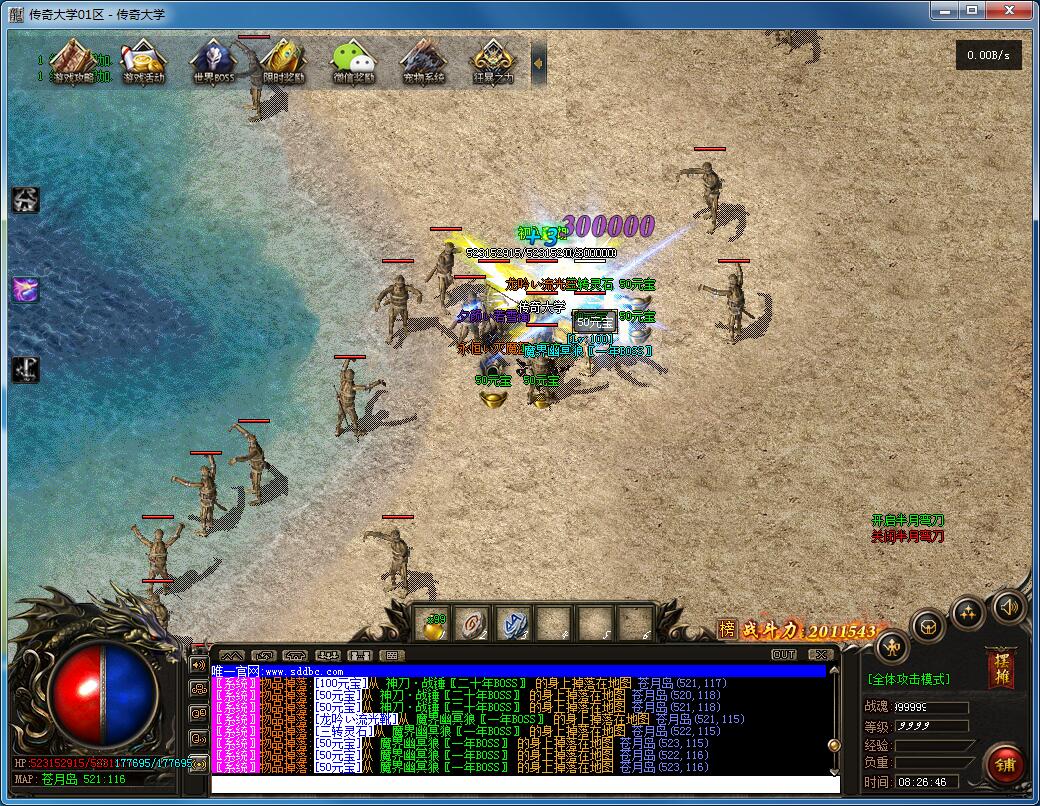Click the chat text input field
The height and width of the screenshot is (806, 1040).
[x=520, y=783]
